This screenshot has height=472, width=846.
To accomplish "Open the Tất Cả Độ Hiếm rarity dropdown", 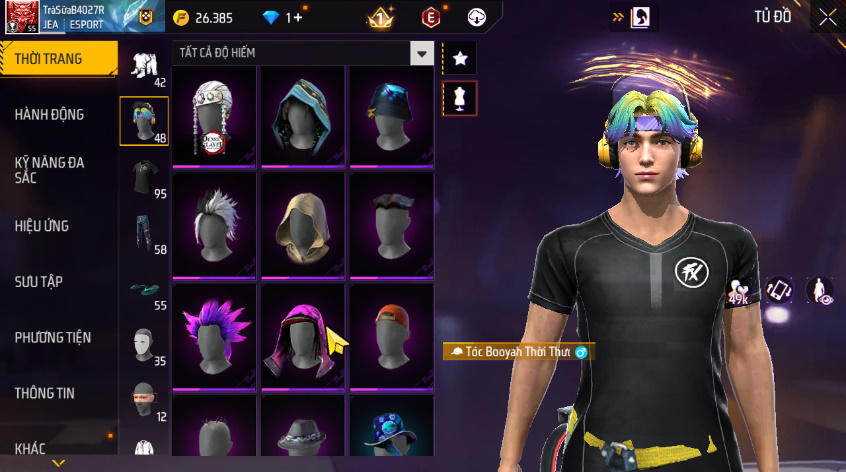I will 423,52.
